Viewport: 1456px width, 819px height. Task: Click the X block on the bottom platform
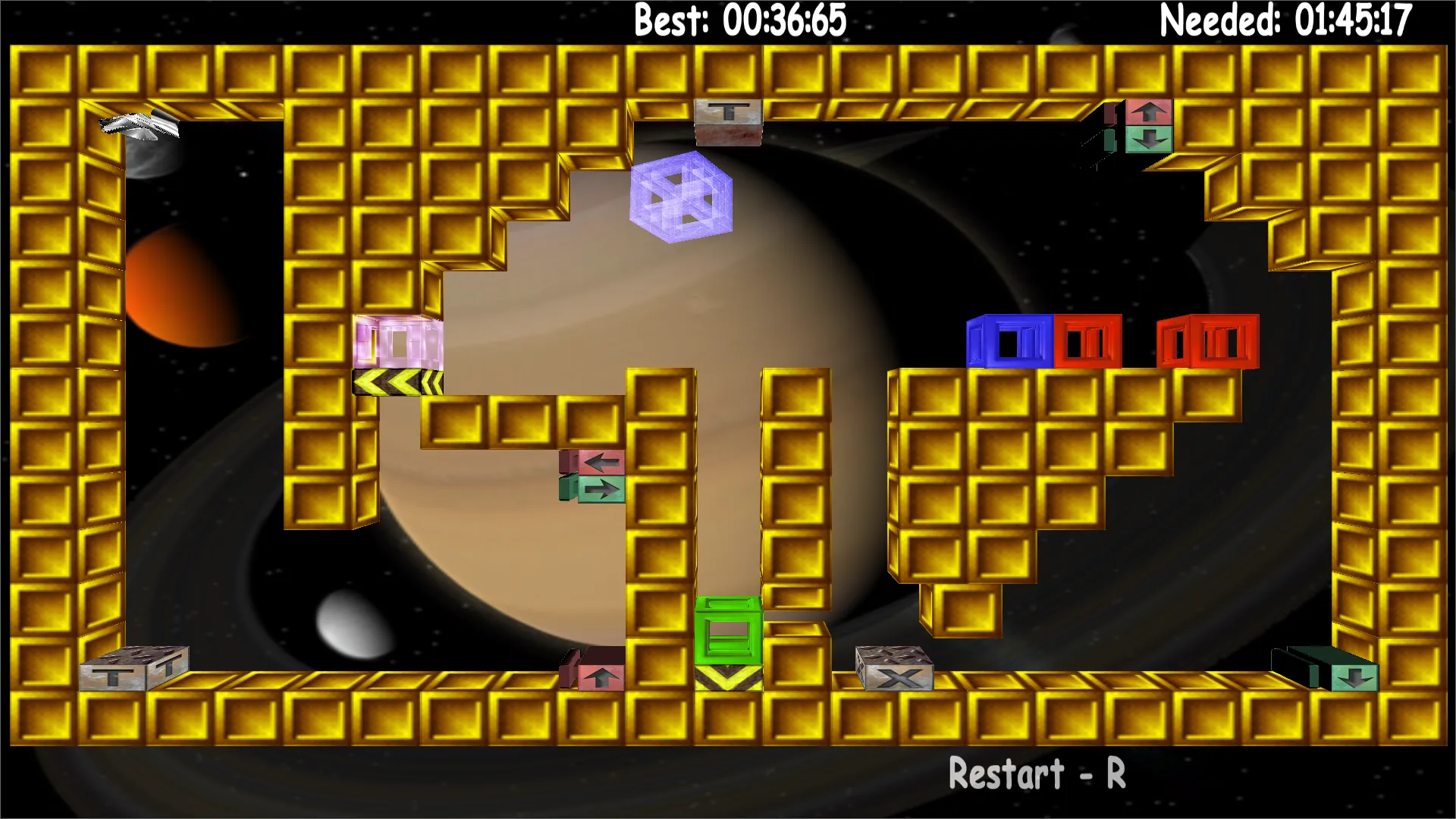pos(895,679)
